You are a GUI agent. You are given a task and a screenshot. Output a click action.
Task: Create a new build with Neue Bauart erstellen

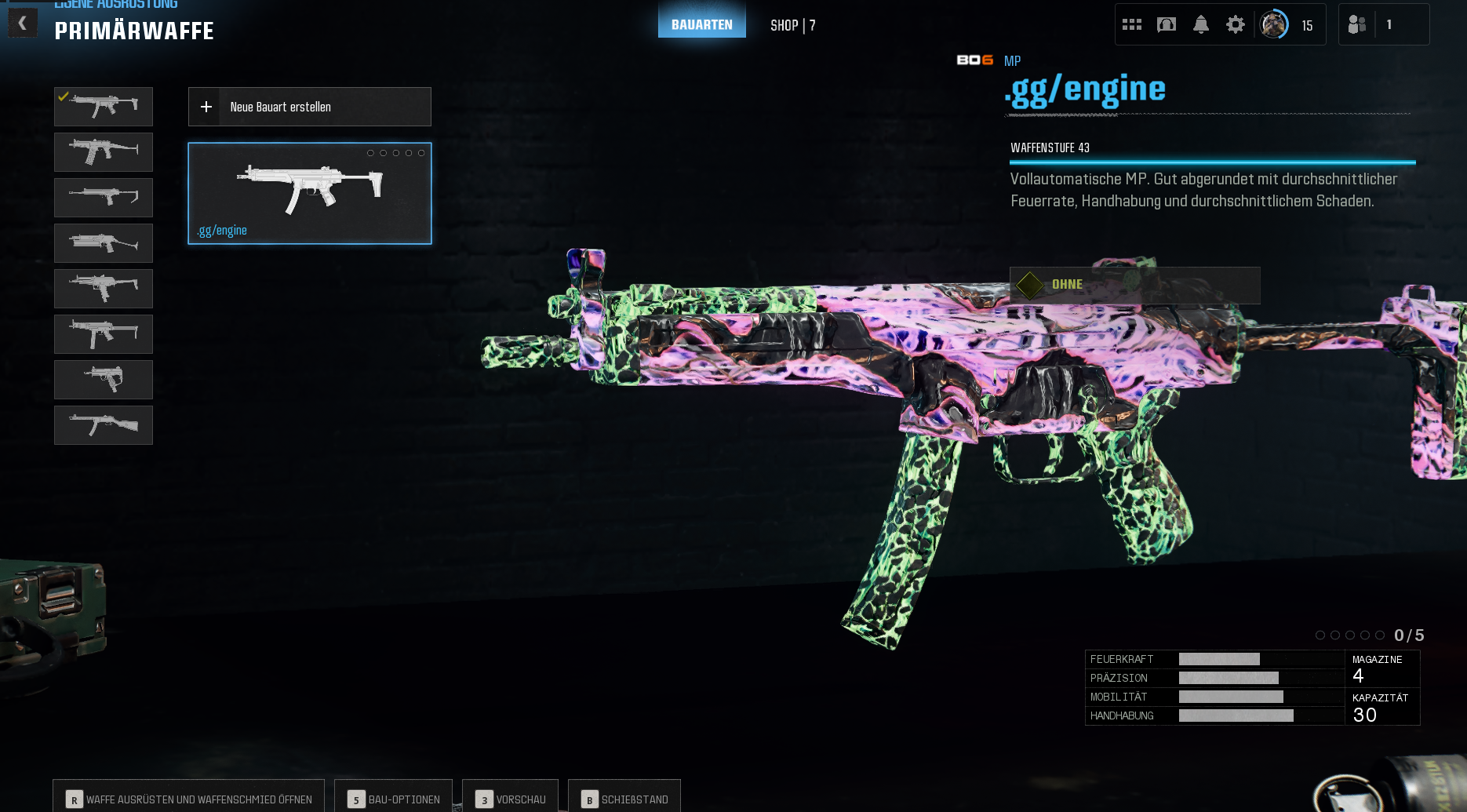pos(309,107)
